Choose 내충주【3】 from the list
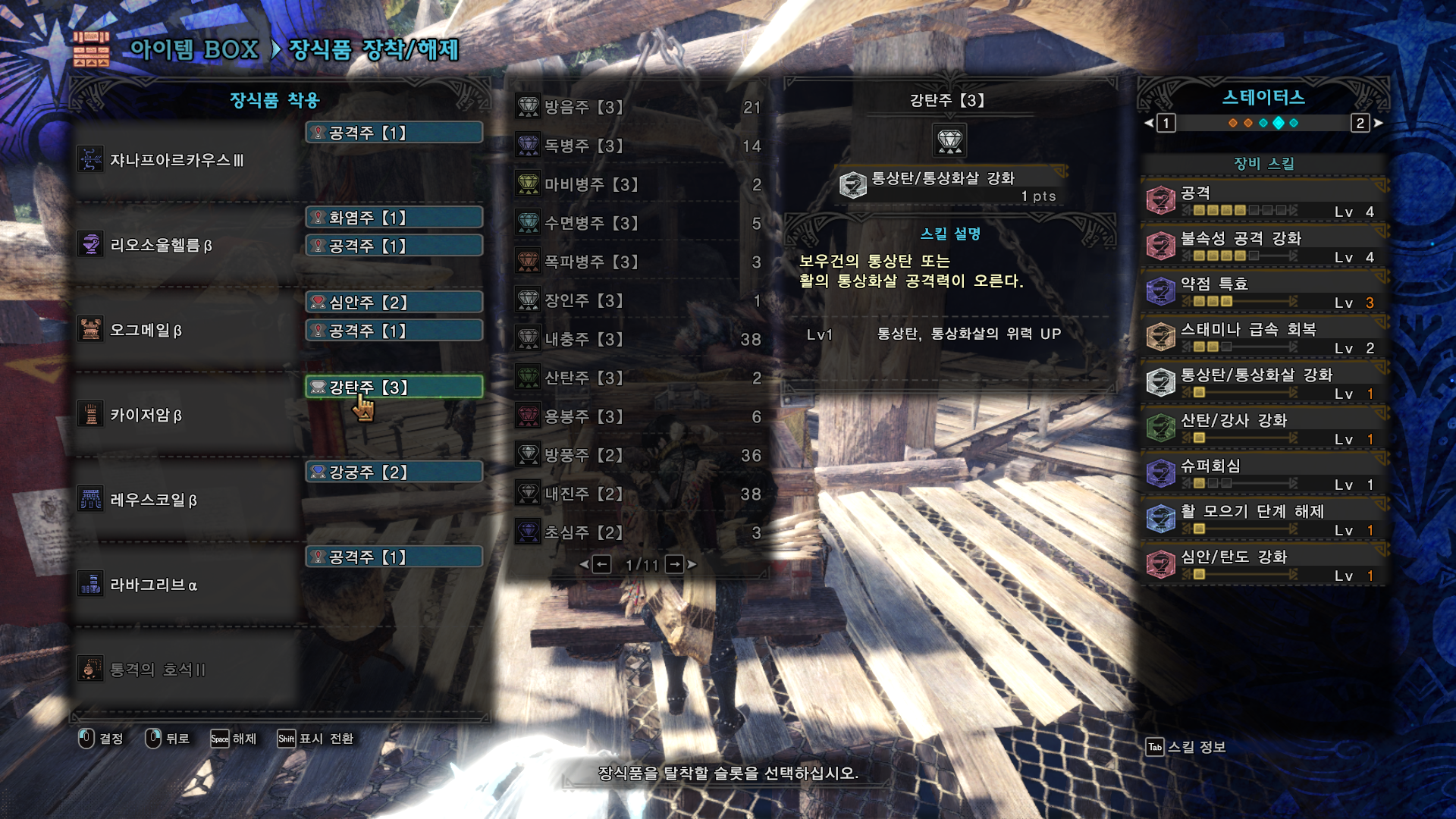 point(637,339)
